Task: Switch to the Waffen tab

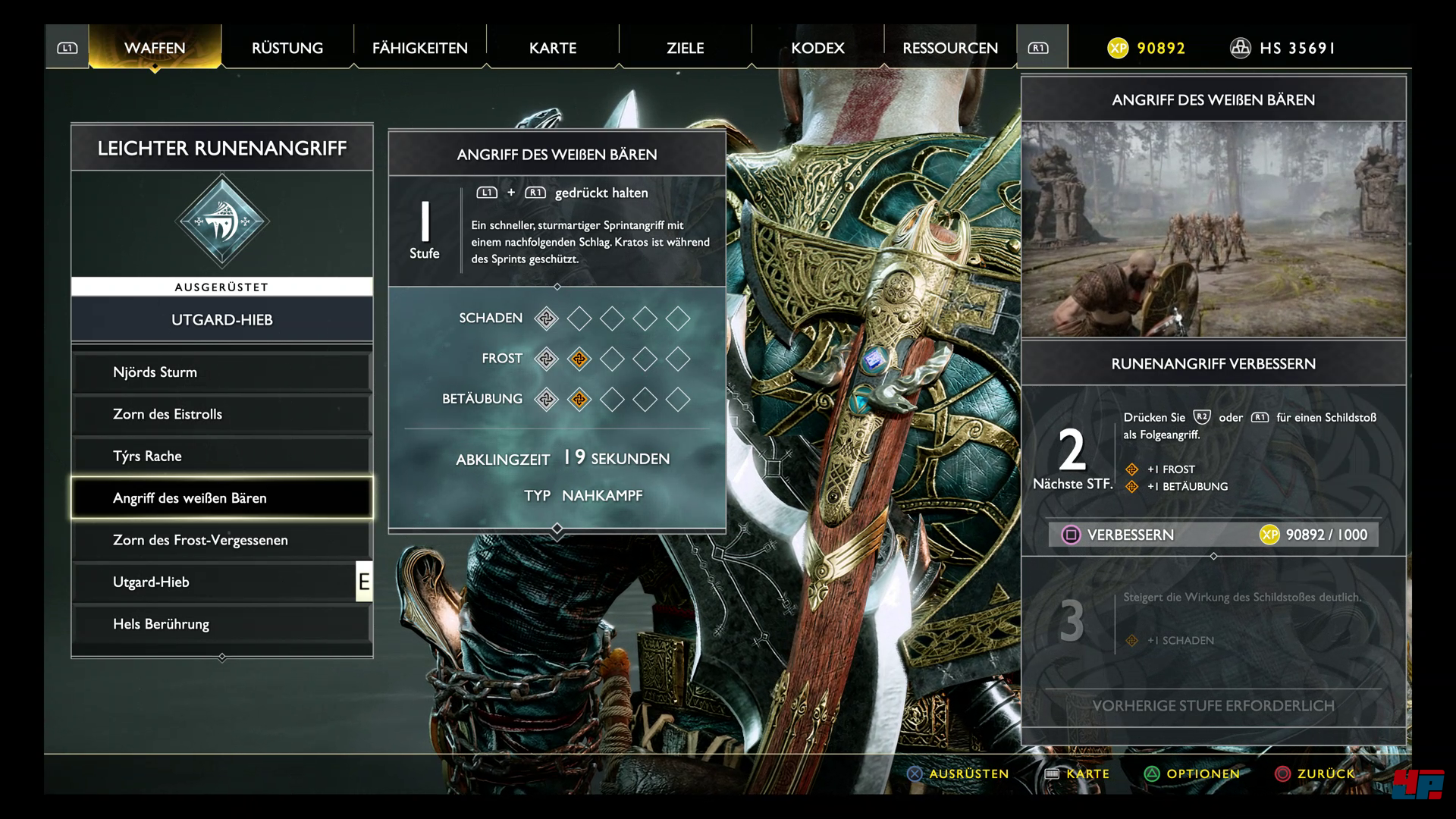Action: pos(155,48)
